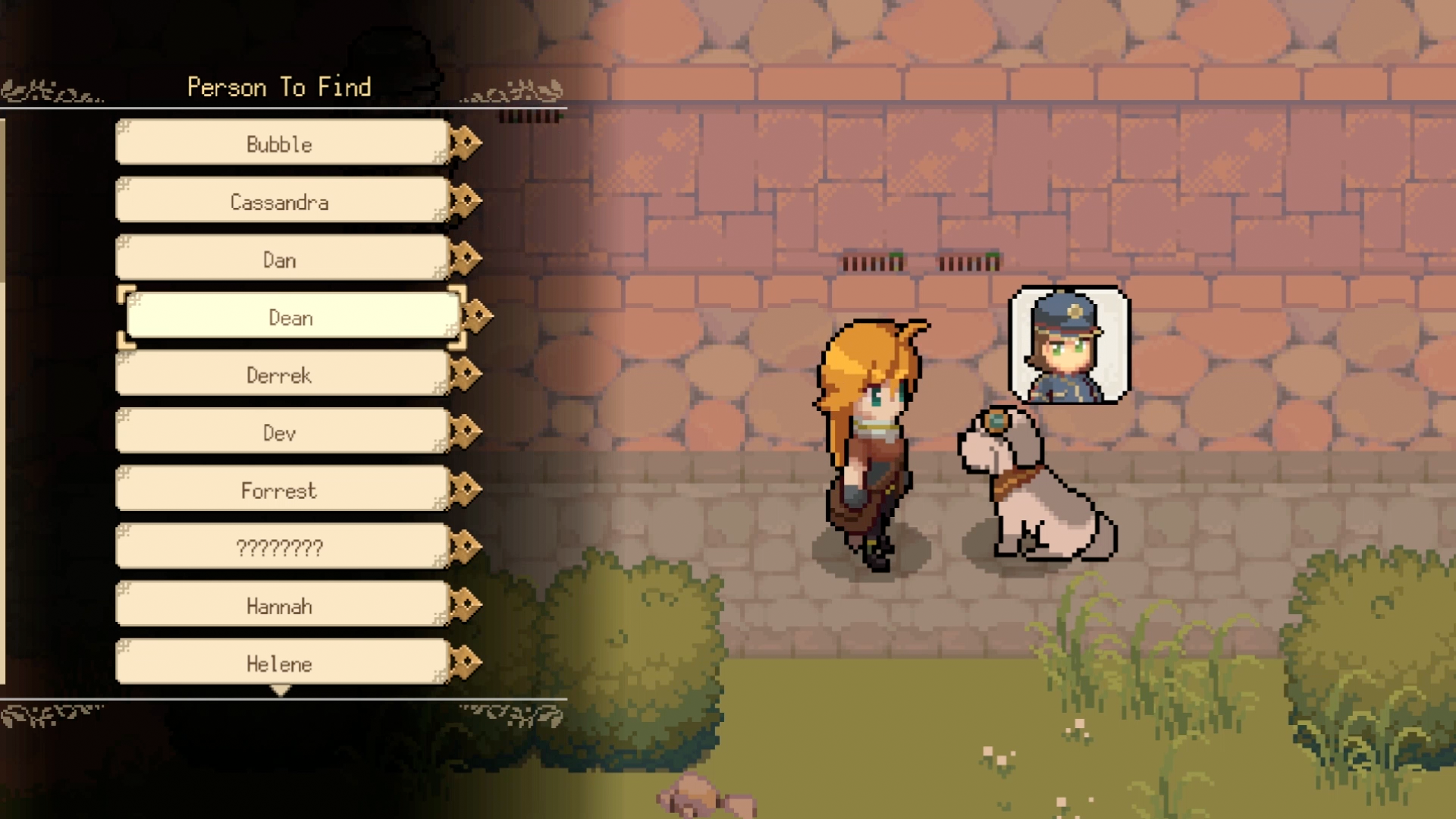Choose Derrek as the person to find
Viewport: 1456px width, 819px height.
(281, 374)
